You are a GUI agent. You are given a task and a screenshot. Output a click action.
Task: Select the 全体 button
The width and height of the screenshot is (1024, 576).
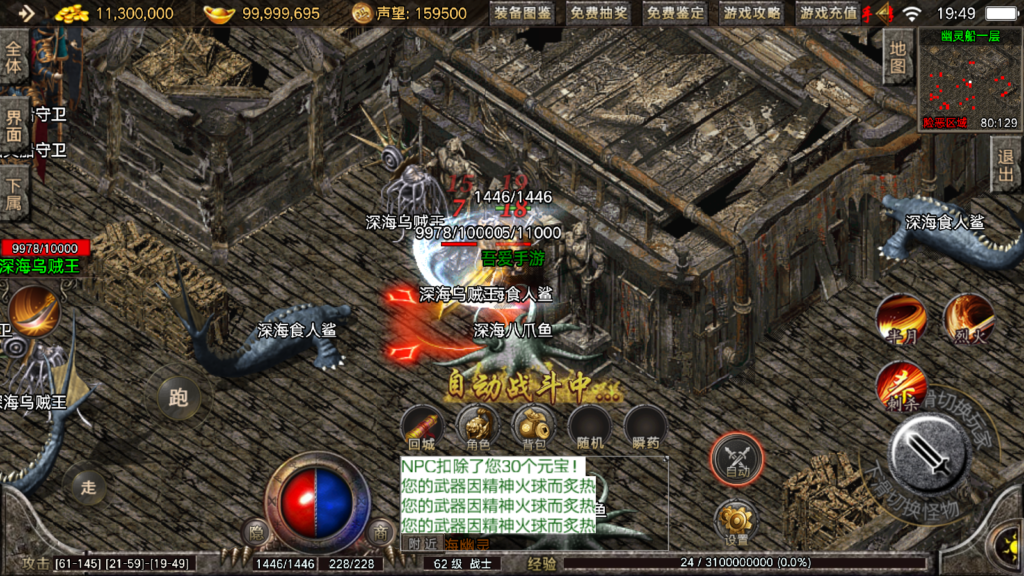14,58
